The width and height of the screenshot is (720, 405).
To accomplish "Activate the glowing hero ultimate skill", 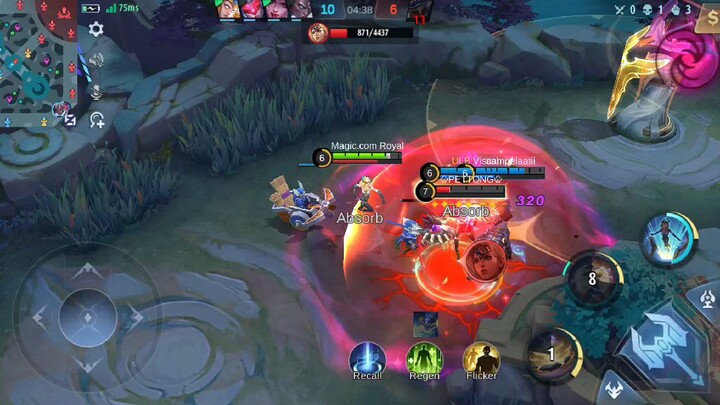I will tap(668, 240).
